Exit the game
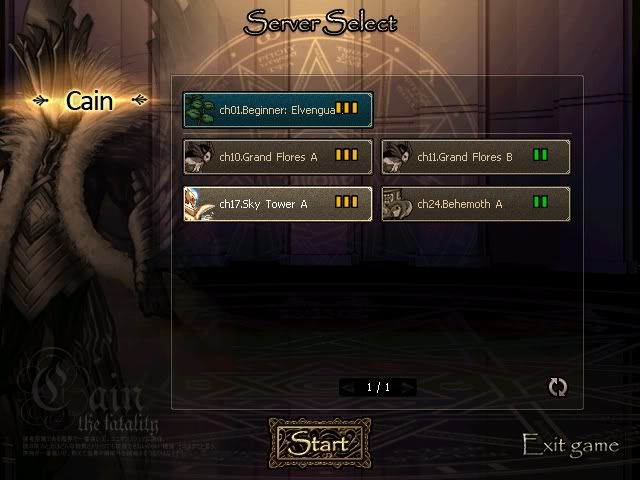 [x=570, y=445]
